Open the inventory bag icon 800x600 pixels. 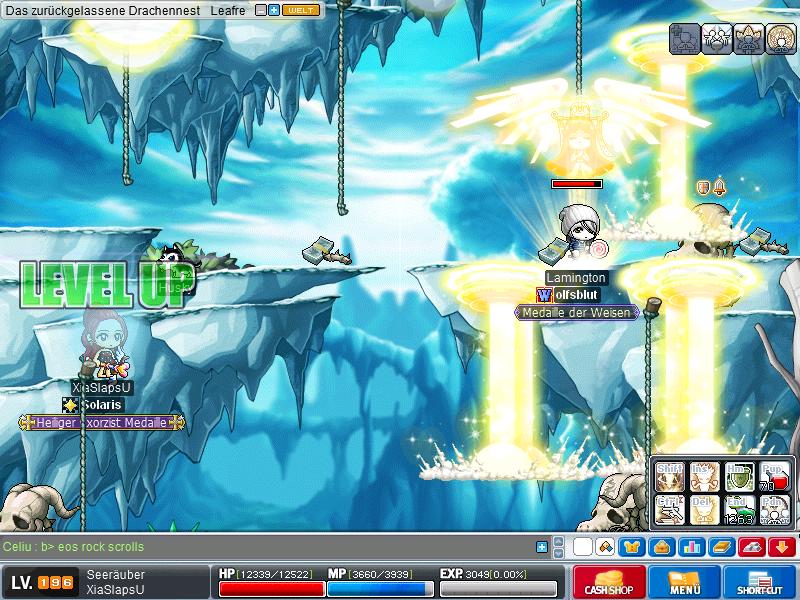pyautogui.click(x=660, y=547)
